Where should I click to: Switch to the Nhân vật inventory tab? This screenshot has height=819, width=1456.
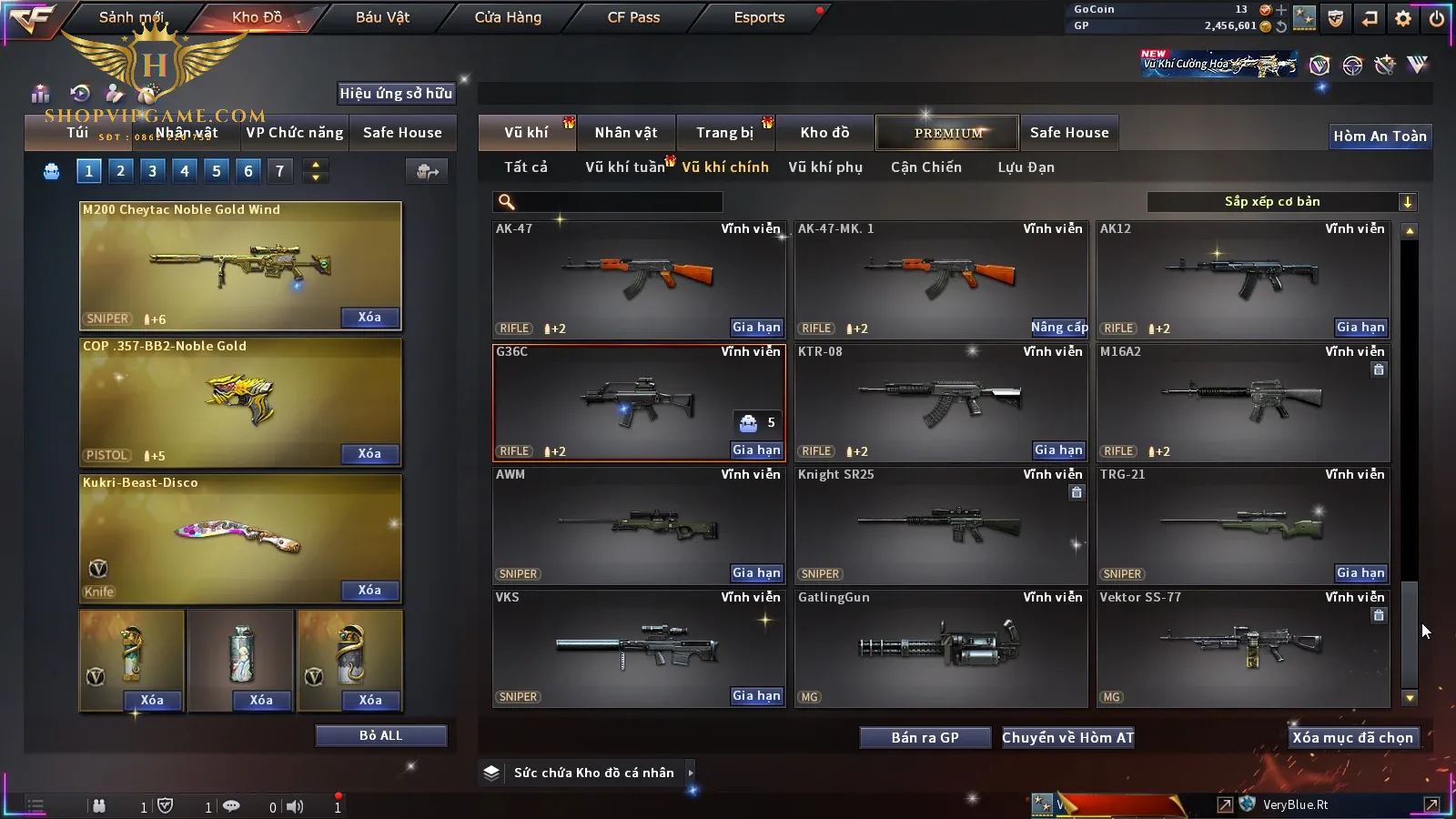point(625,133)
